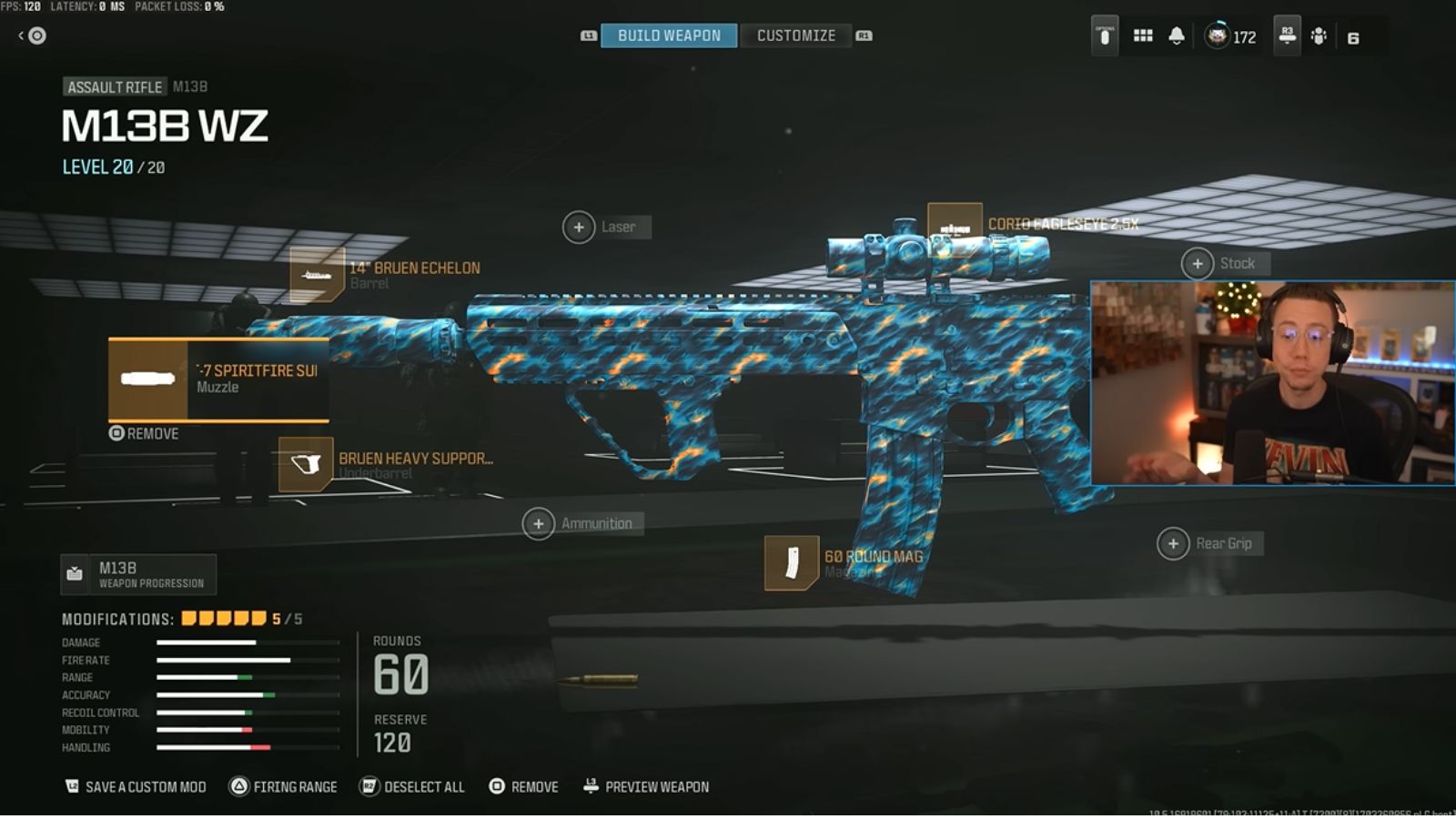Select the Build Weapon tab
1456x819 pixels.
click(667, 35)
